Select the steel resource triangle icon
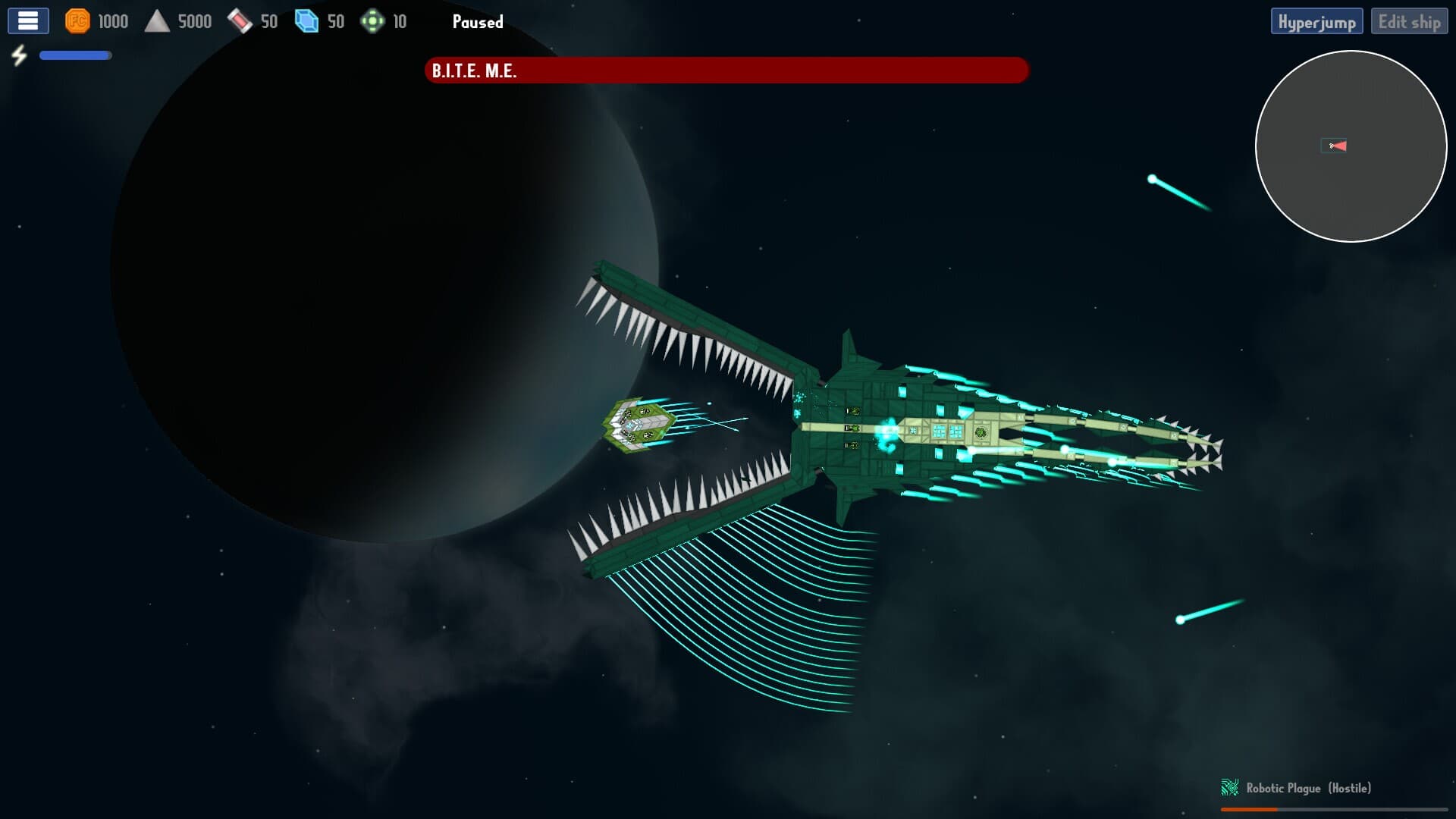 point(159,20)
